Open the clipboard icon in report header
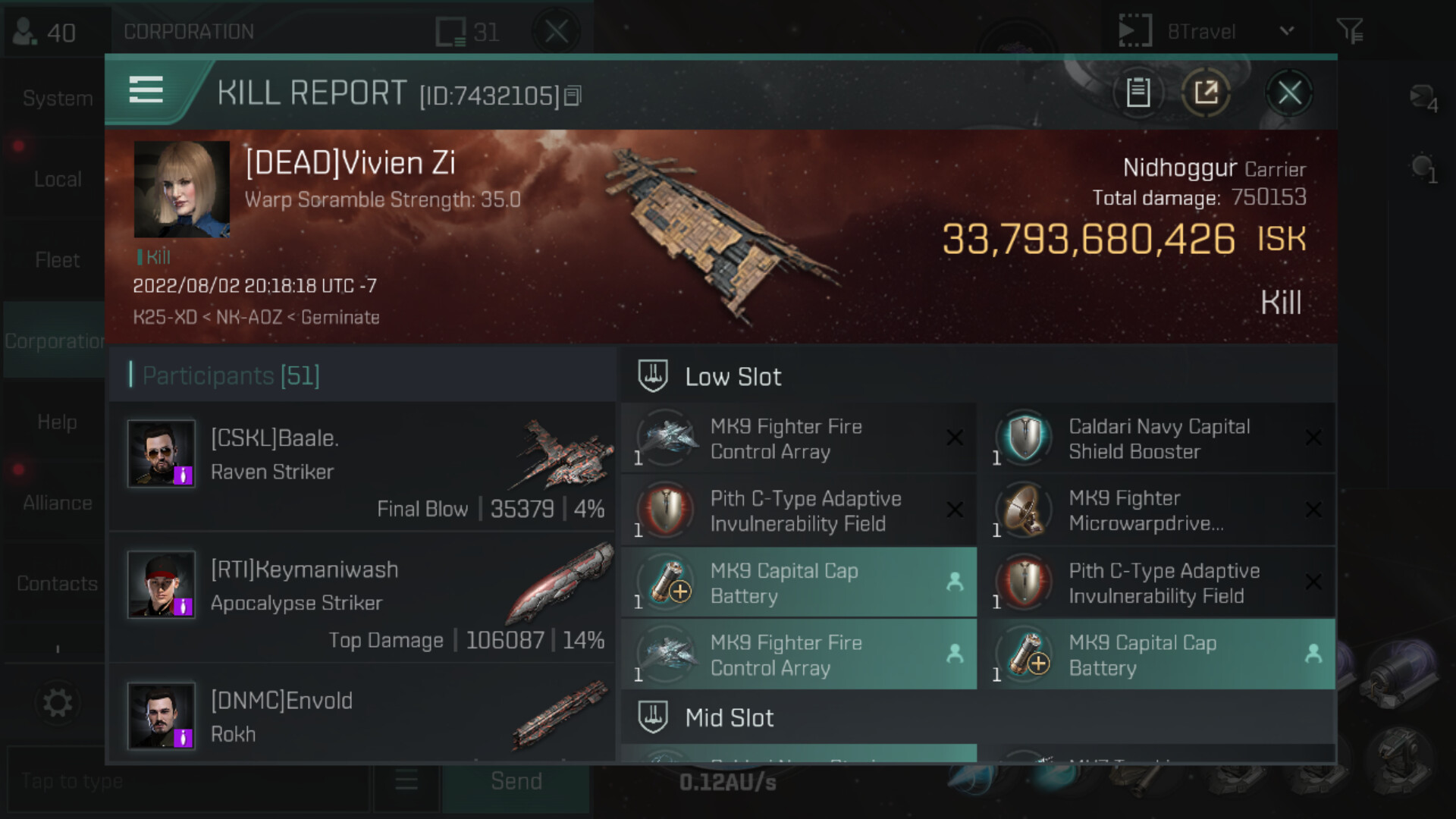Viewport: 1456px width, 819px height. pyautogui.click(x=1137, y=93)
